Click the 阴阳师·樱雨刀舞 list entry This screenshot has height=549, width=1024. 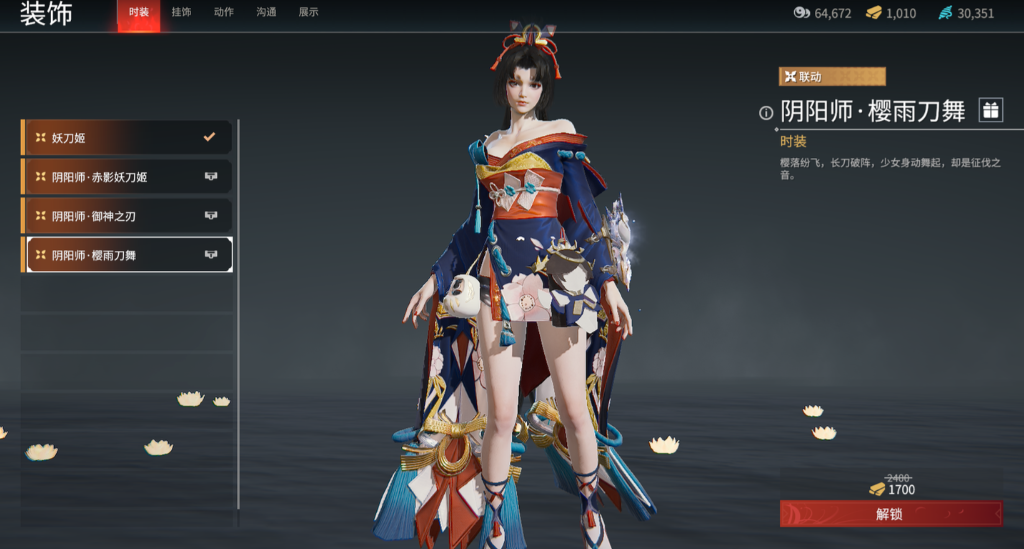127,255
